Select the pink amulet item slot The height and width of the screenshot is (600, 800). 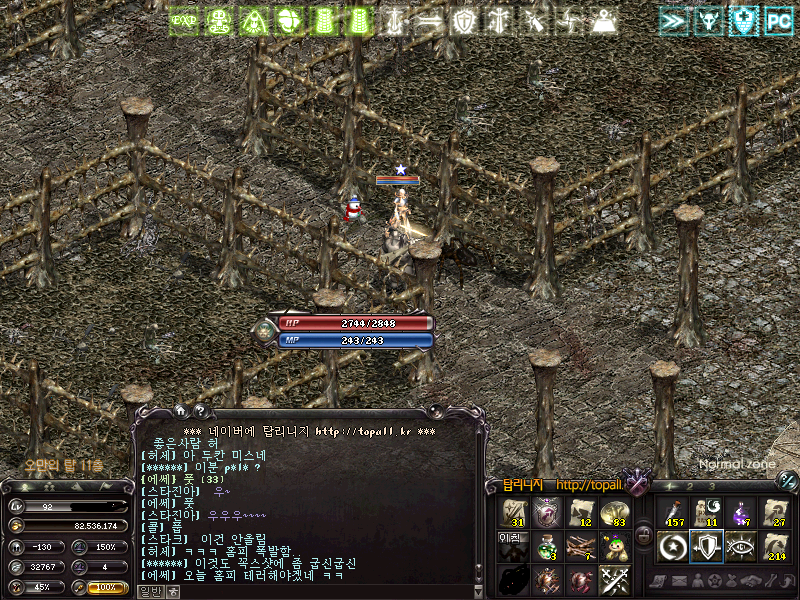pos(547,512)
